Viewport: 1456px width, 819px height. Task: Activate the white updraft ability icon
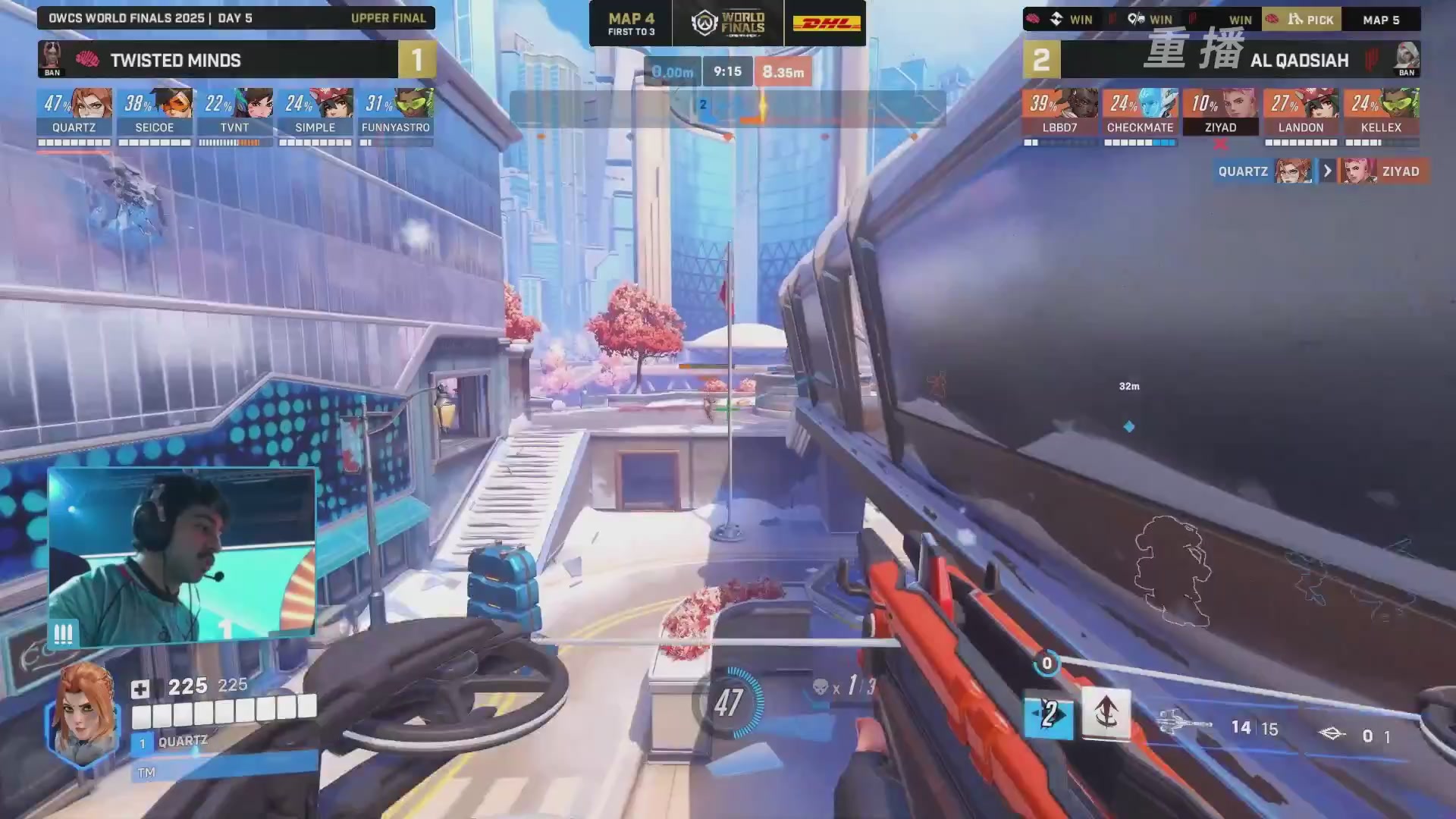coord(1106,713)
